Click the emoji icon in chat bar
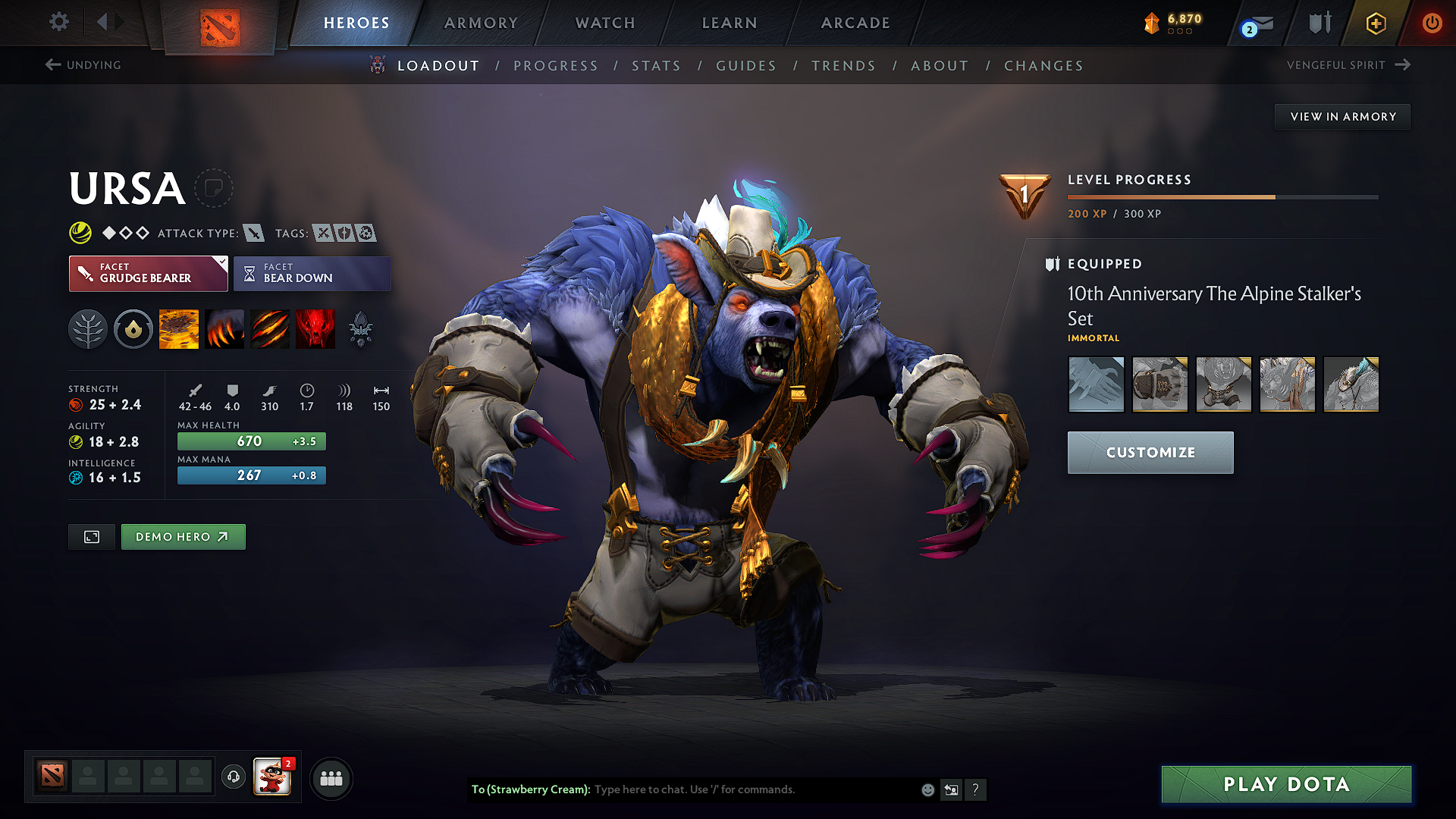The image size is (1456, 819). tap(927, 789)
